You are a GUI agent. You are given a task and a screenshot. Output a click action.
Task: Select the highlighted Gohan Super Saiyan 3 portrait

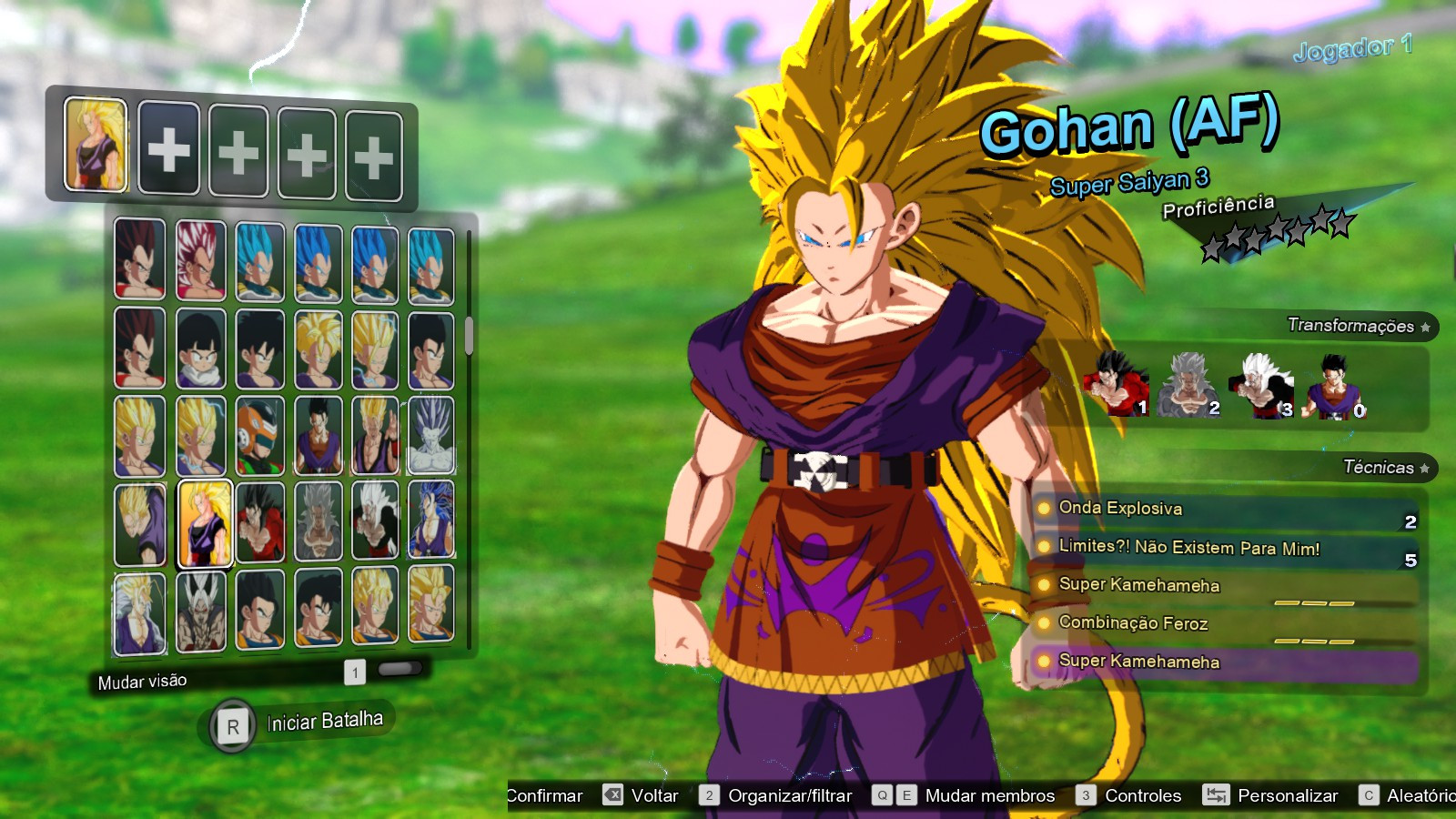tap(204, 523)
